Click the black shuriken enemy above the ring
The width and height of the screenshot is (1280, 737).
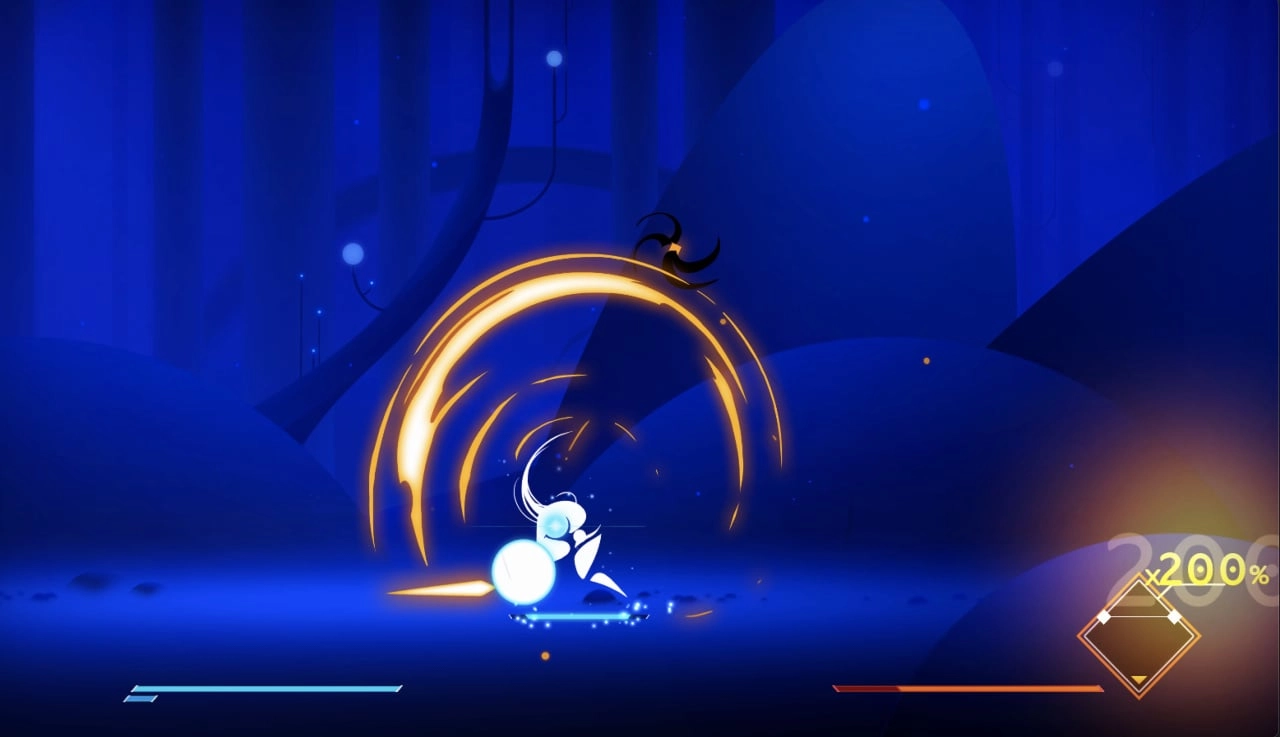tap(675, 248)
